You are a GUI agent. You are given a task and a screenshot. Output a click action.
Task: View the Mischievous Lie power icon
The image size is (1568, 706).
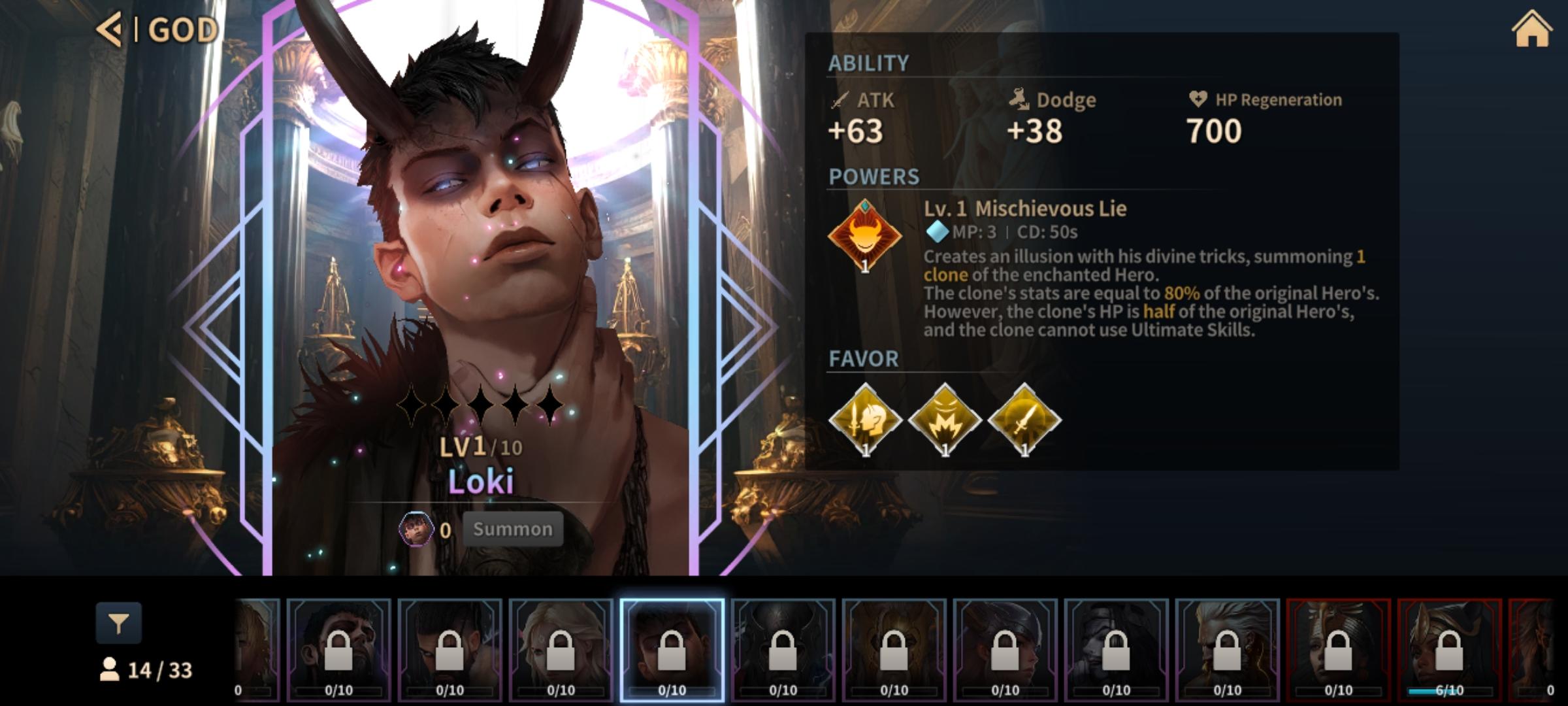point(864,235)
